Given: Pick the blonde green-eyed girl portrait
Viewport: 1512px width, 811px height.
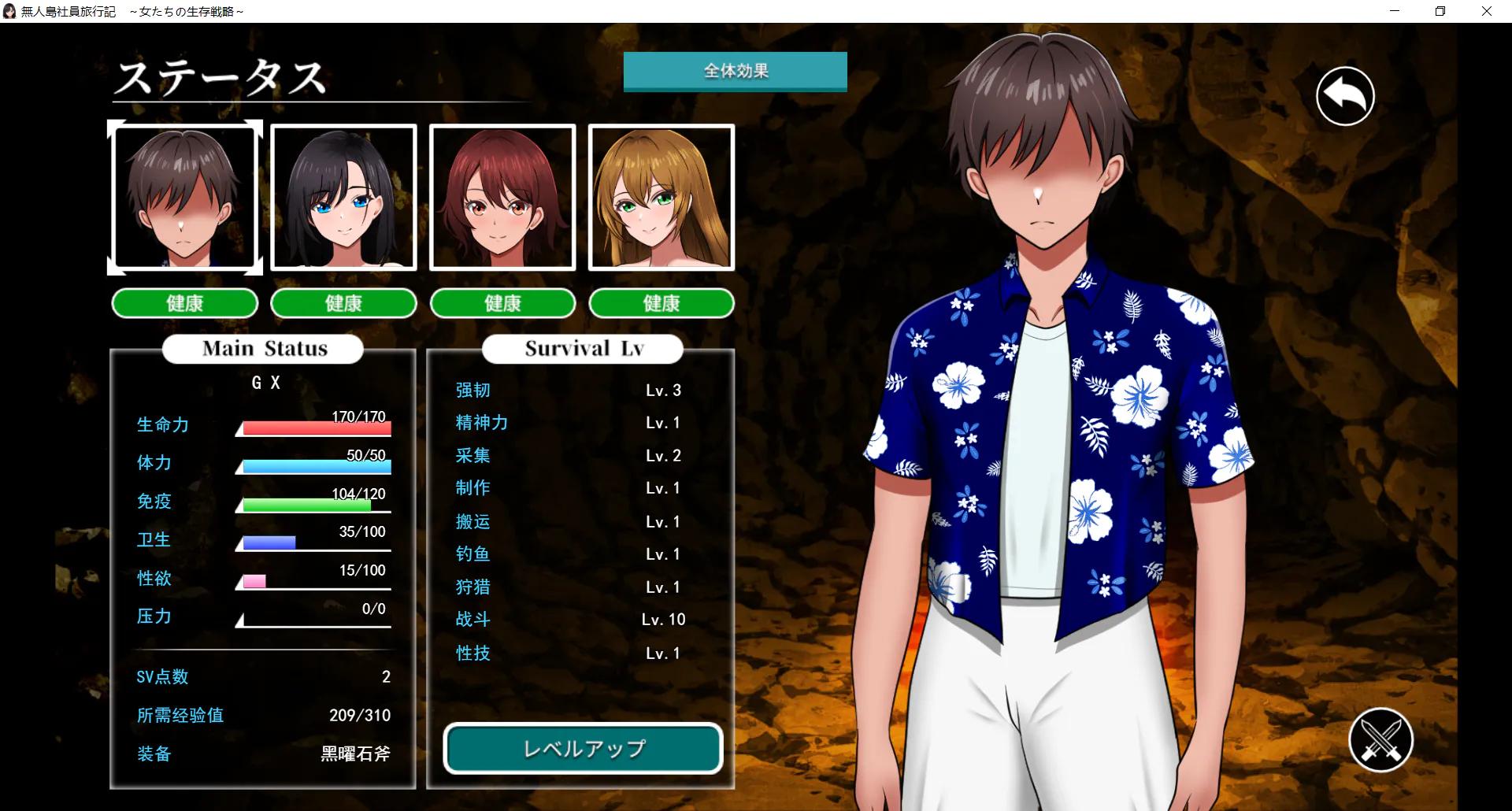Looking at the screenshot, I should click(661, 198).
